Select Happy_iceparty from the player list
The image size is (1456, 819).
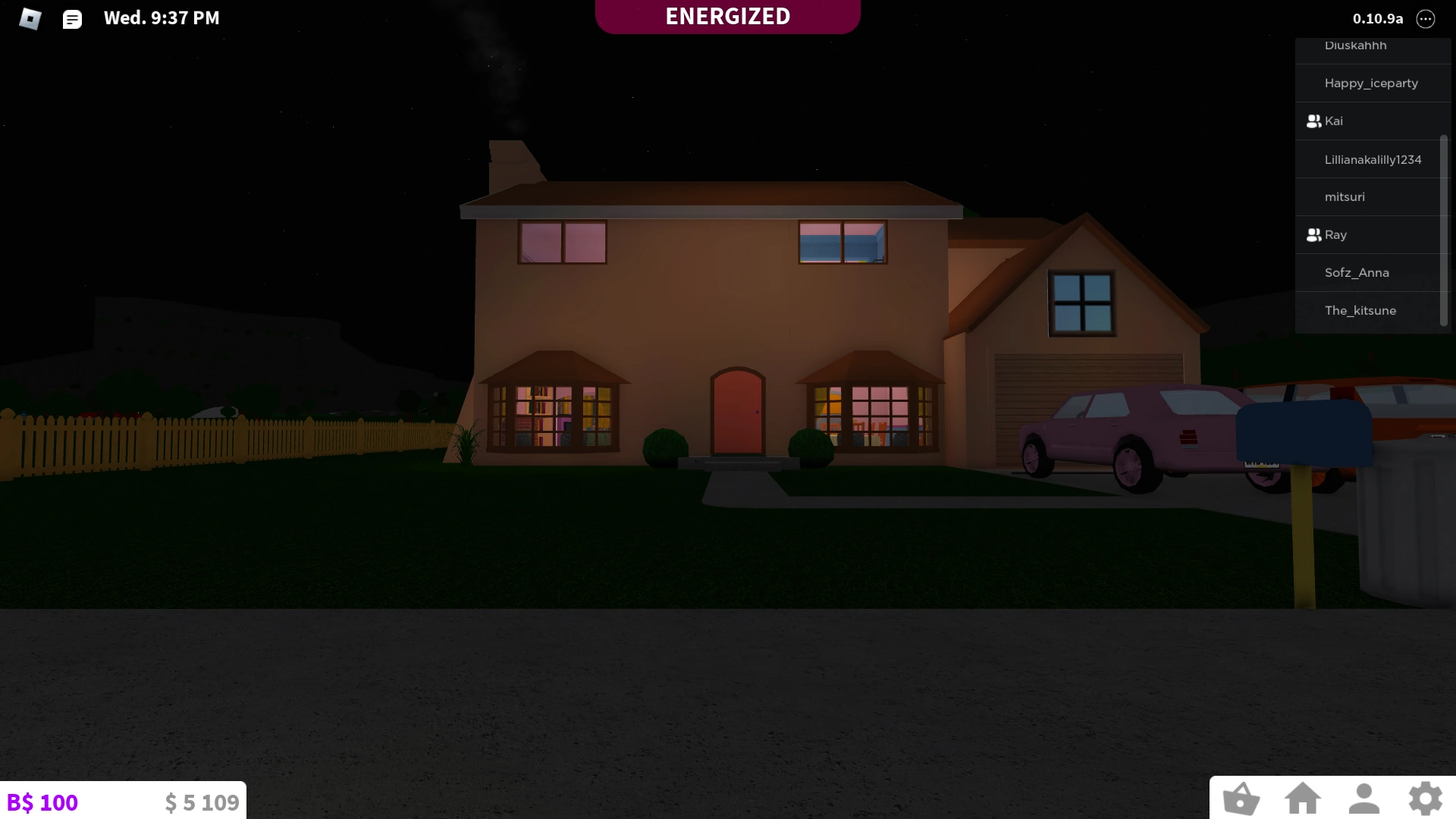pyautogui.click(x=1372, y=83)
